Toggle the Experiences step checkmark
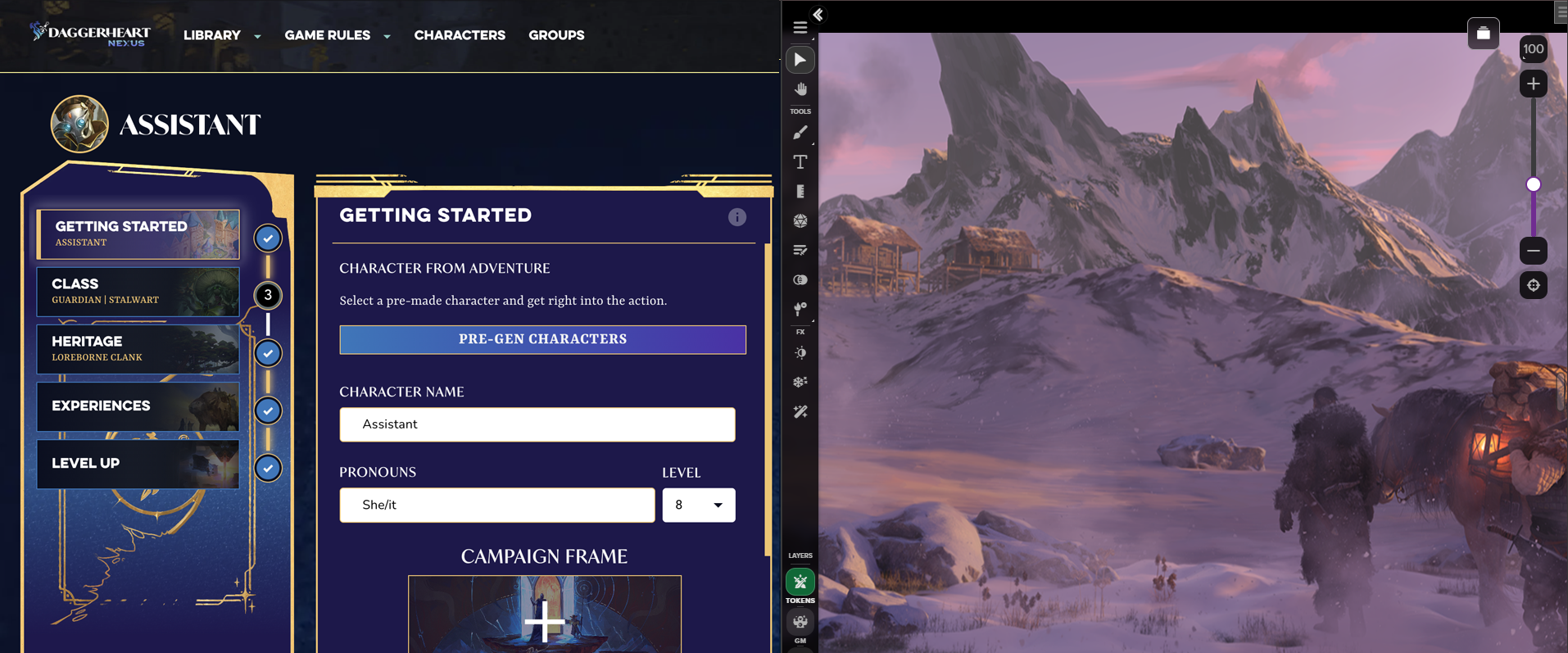The height and width of the screenshot is (653, 1568). [267, 410]
